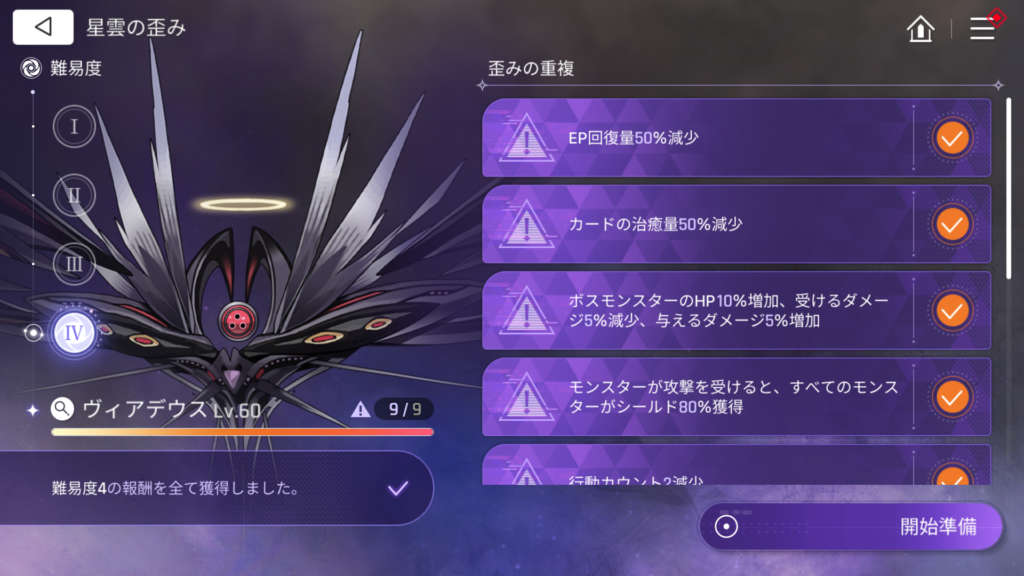The height and width of the screenshot is (576, 1024).
Task: Return to the home screen
Action: click(x=920, y=29)
